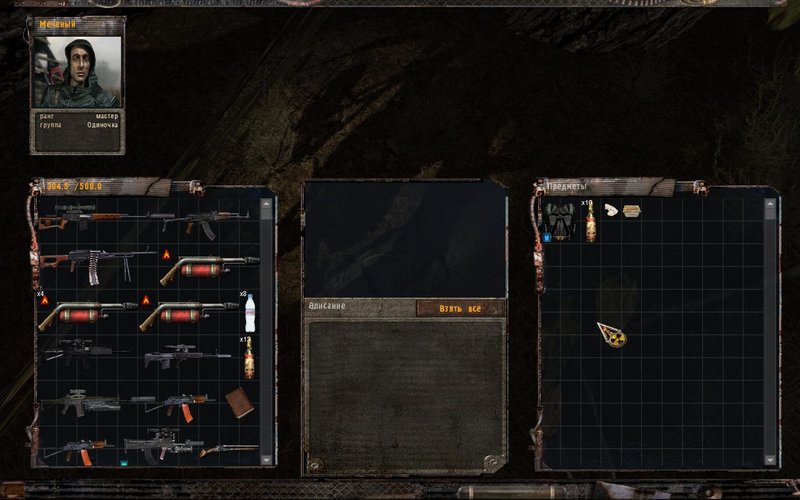
Task: Pick the PKM belt-fed machine gun
Action: point(95,264)
